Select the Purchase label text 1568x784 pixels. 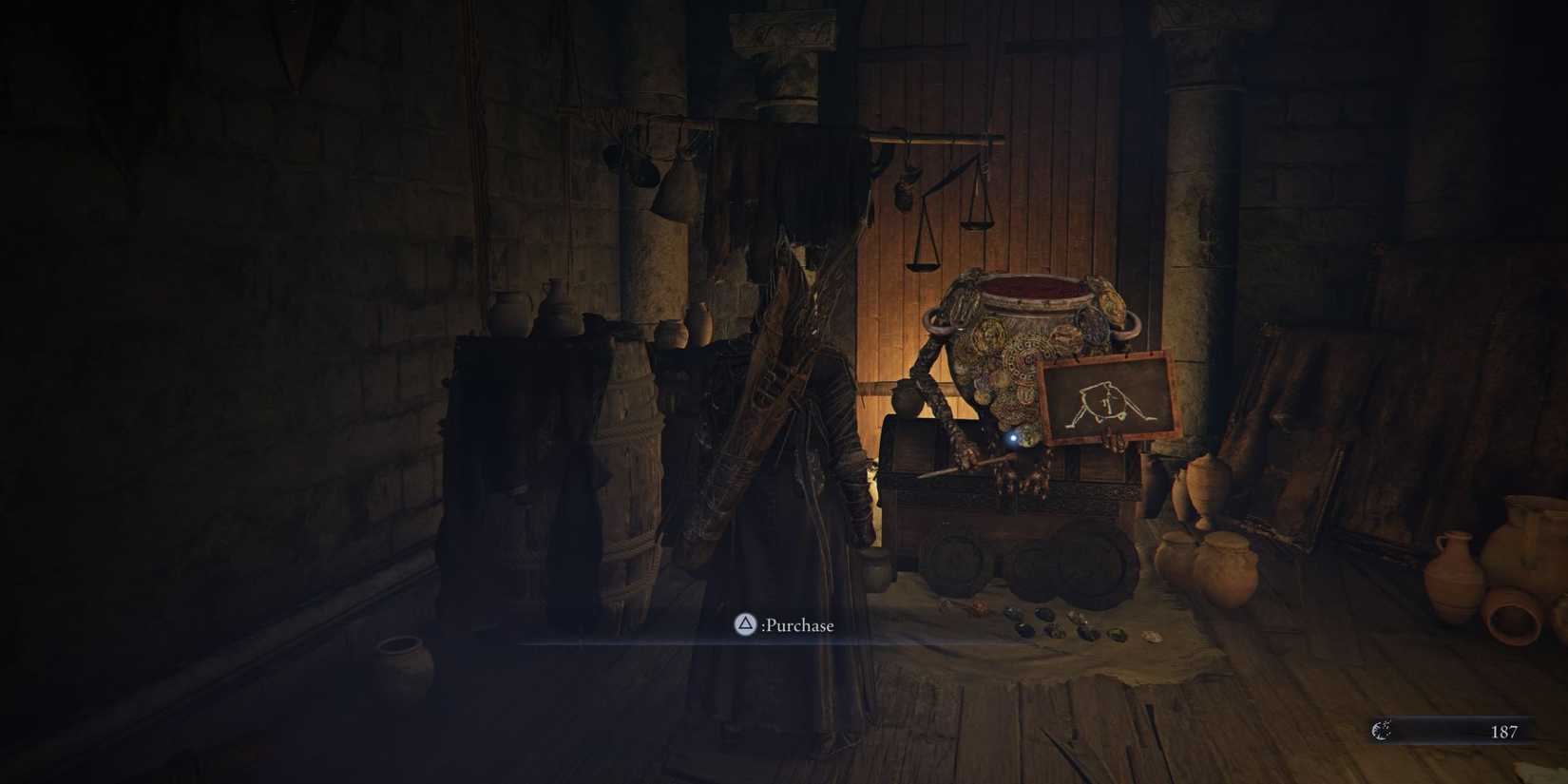pos(796,625)
